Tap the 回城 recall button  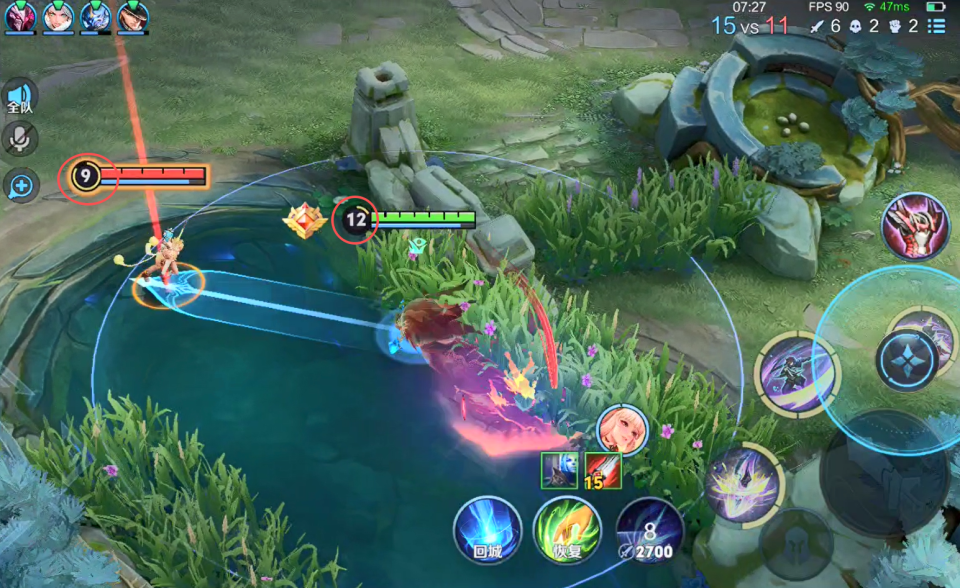(487, 528)
